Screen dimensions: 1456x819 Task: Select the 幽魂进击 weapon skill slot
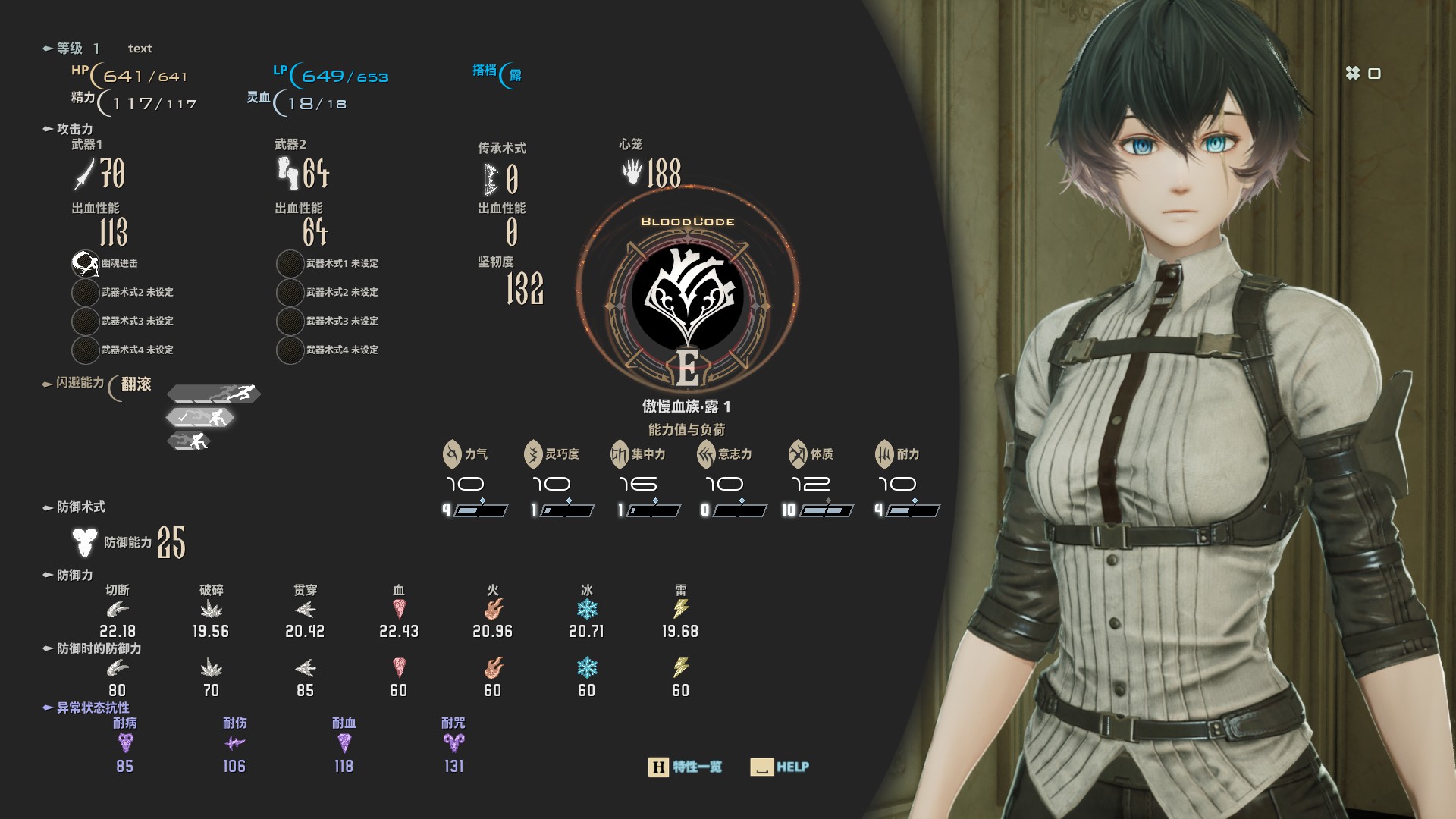tap(85, 263)
